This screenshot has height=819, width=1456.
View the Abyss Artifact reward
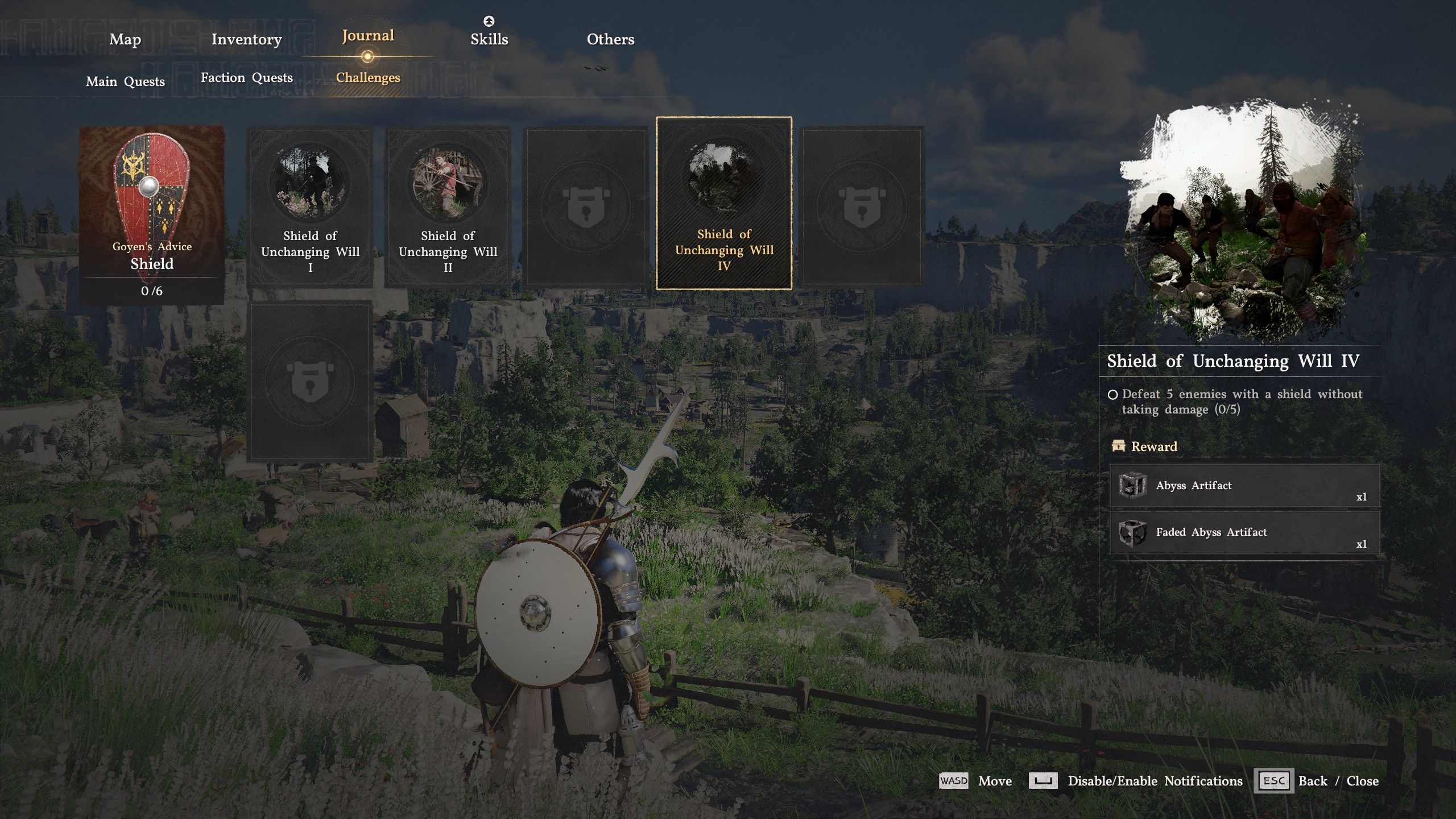point(1244,486)
